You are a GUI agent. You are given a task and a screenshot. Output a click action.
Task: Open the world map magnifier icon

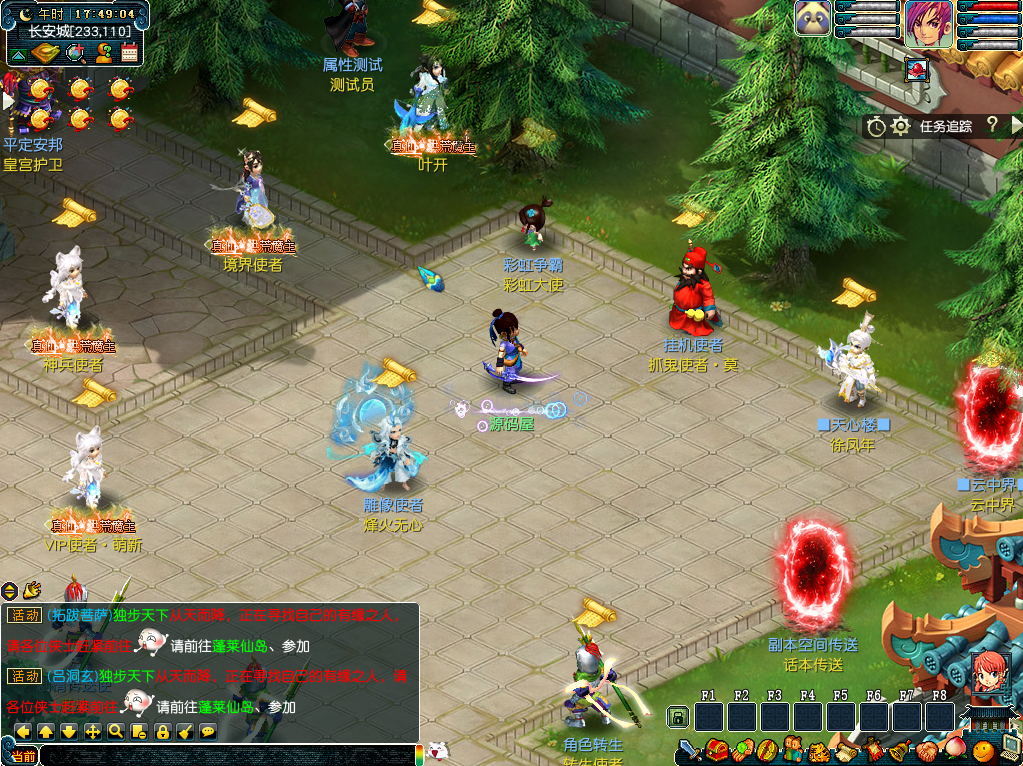pos(75,52)
